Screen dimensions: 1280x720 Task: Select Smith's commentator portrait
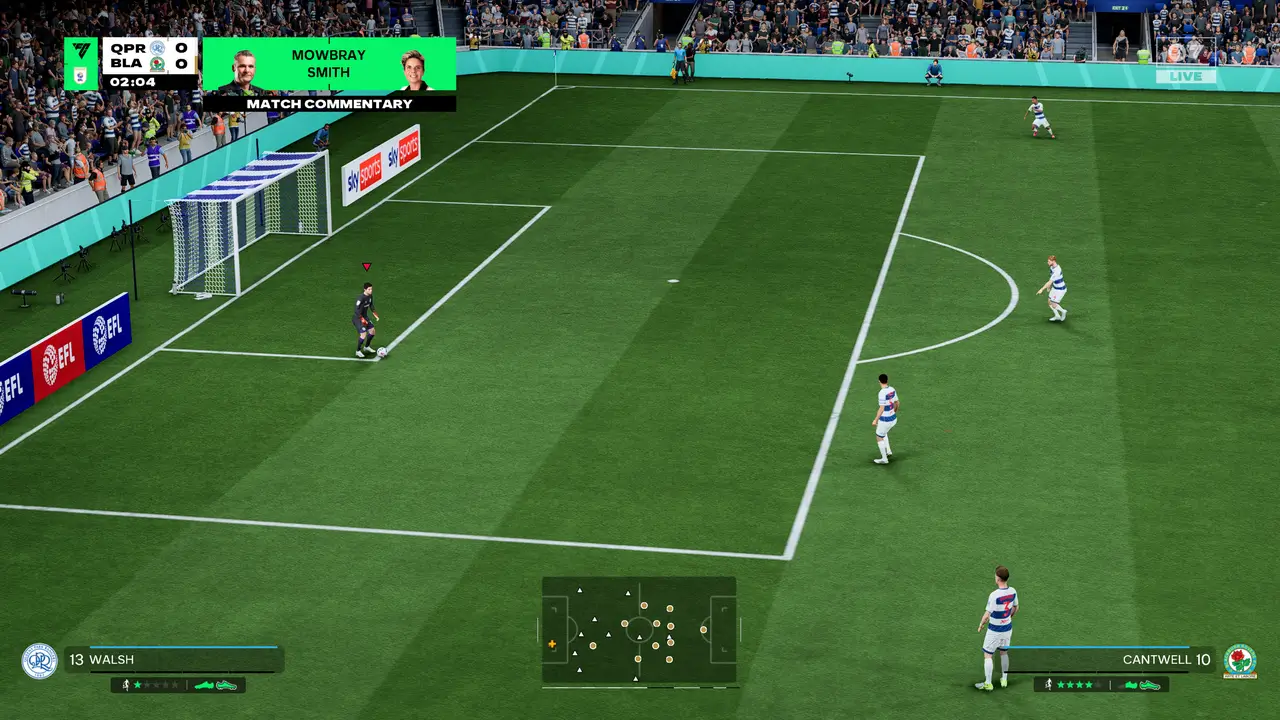click(413, 68)
